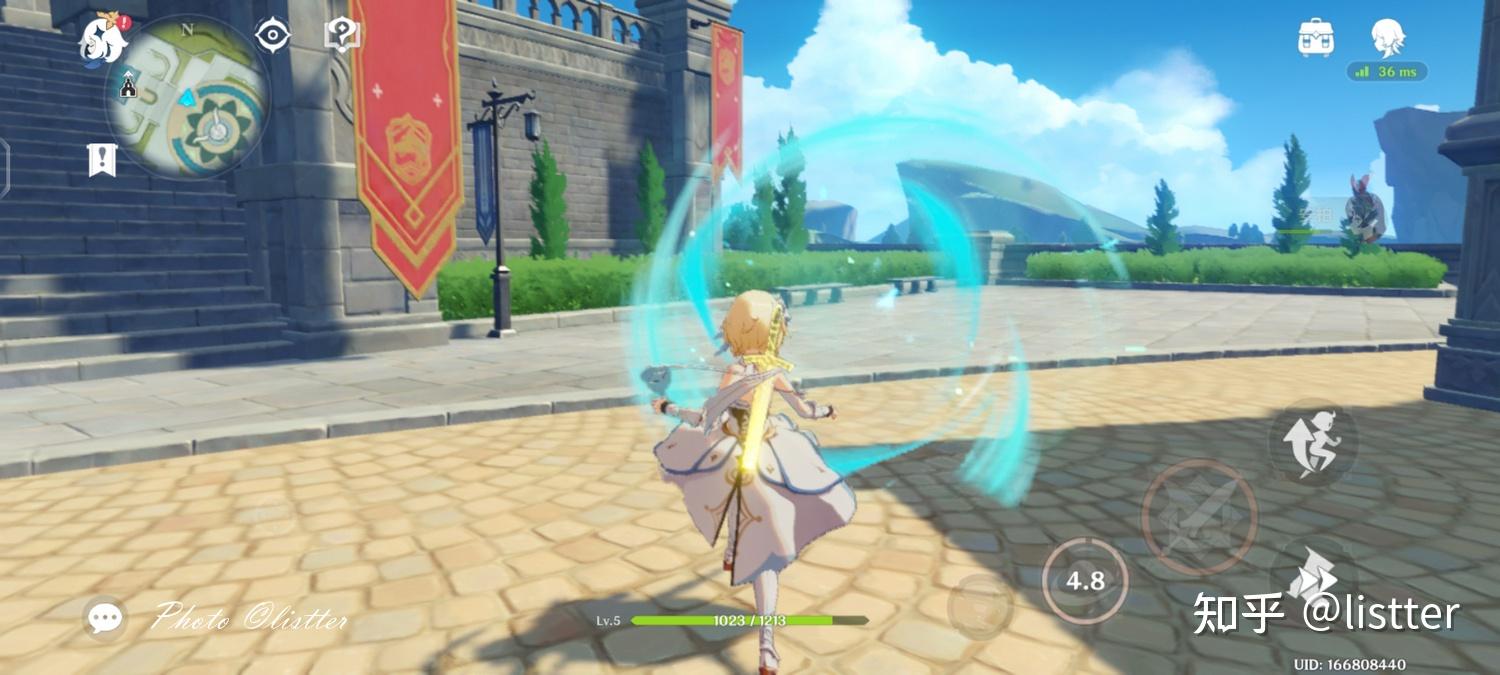The height and width of the screenshot is (675, 1500).
Task: Open the character profile screen
Action: (1387, 38)
